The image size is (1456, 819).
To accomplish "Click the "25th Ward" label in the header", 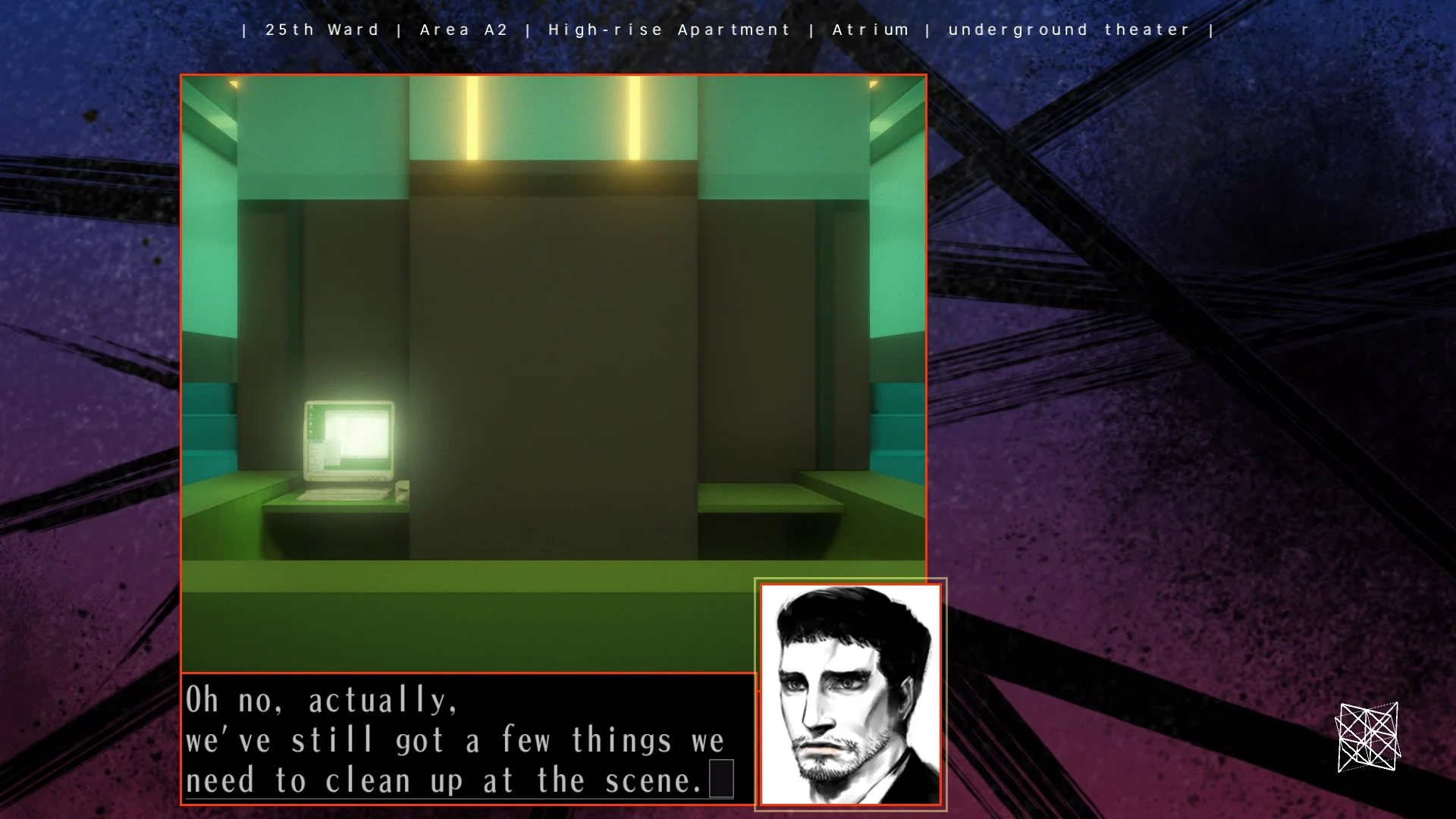I will coord(322,30).
